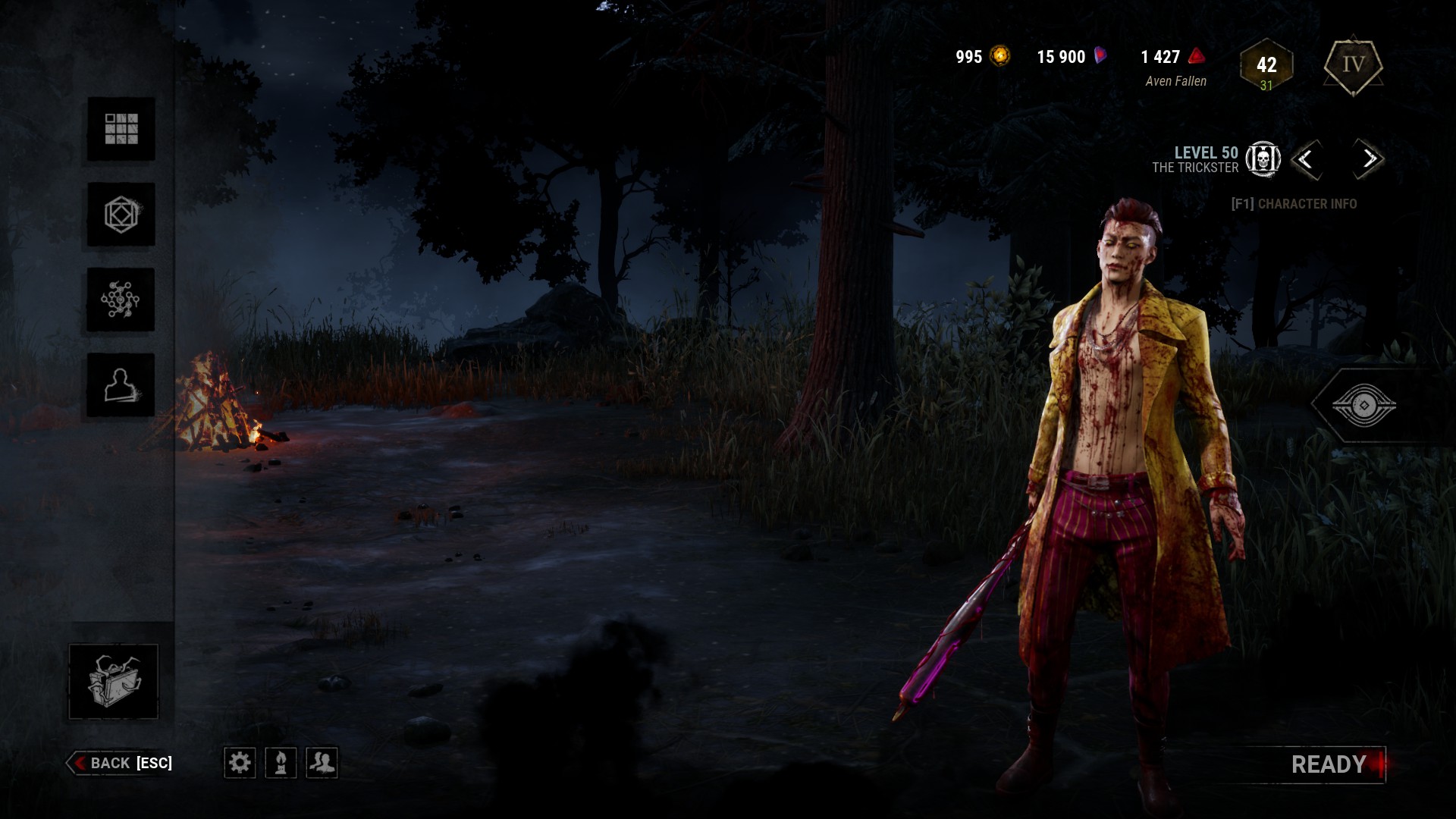1456x819 pixels.
Task: Open the Bloodweb node menu
Action: click(121, 300)
